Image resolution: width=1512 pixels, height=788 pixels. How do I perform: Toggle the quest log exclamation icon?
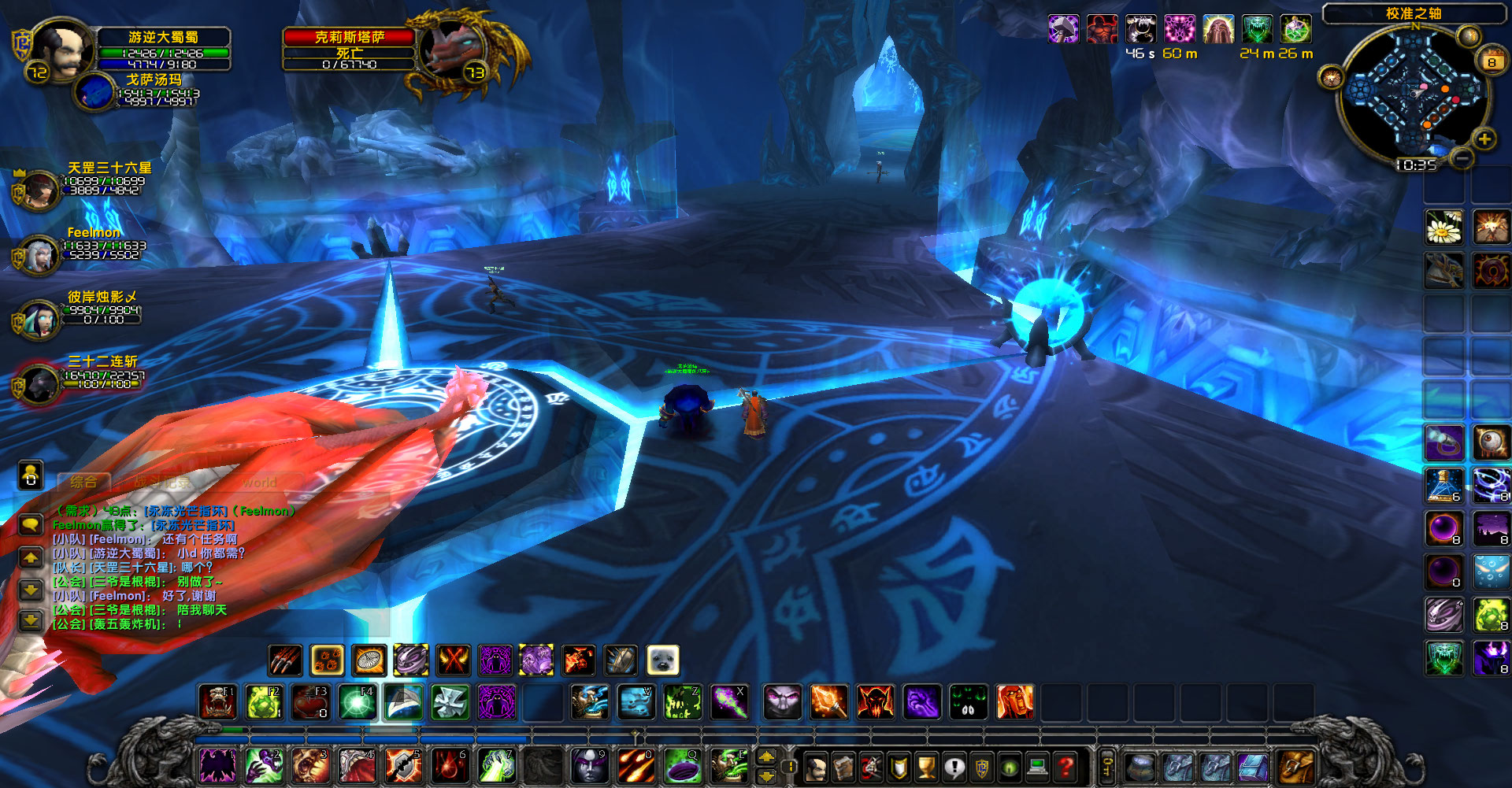[x=954, y=768]
